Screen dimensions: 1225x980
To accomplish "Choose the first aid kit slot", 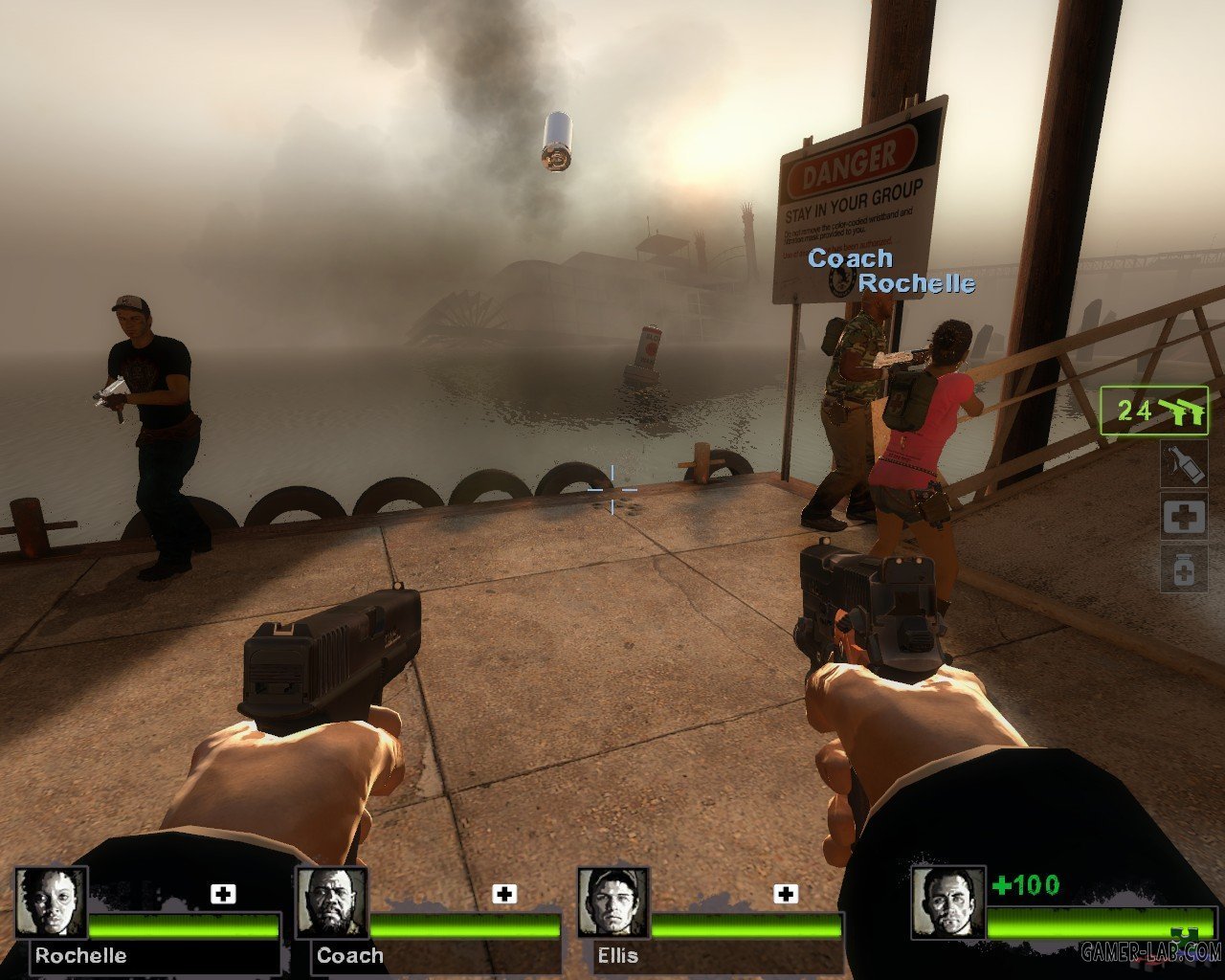I will click(1183, 517).
